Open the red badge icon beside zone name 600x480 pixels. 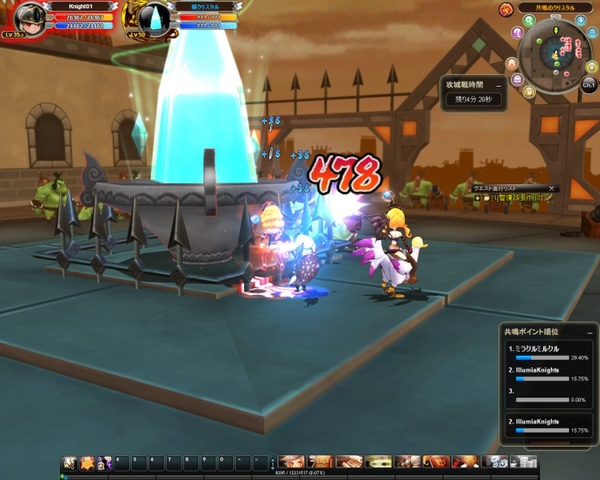click(508, 9)
